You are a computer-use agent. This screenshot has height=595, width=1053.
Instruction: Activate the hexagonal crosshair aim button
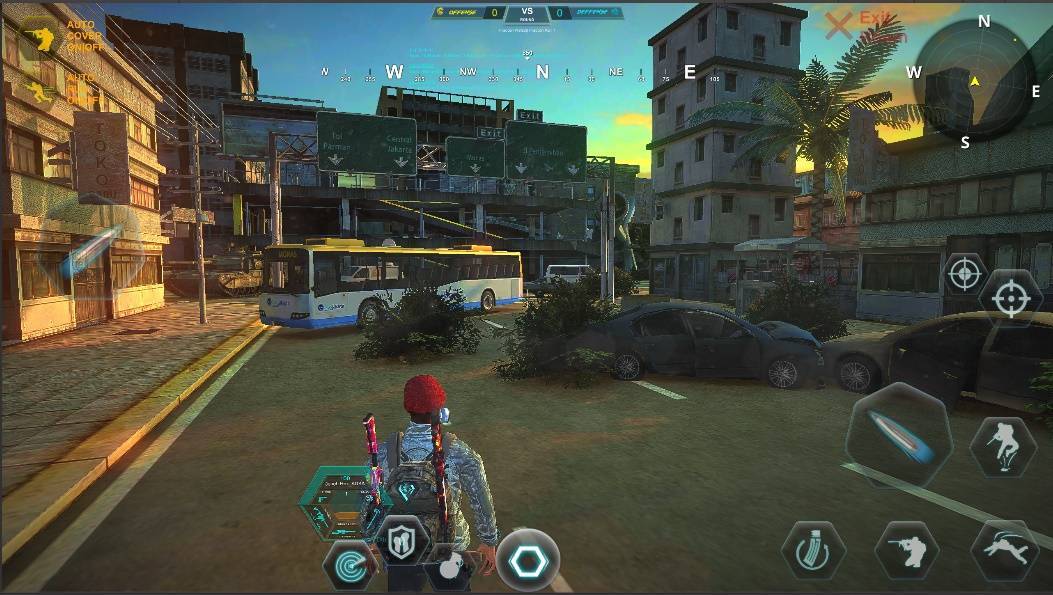[1010, 299]
